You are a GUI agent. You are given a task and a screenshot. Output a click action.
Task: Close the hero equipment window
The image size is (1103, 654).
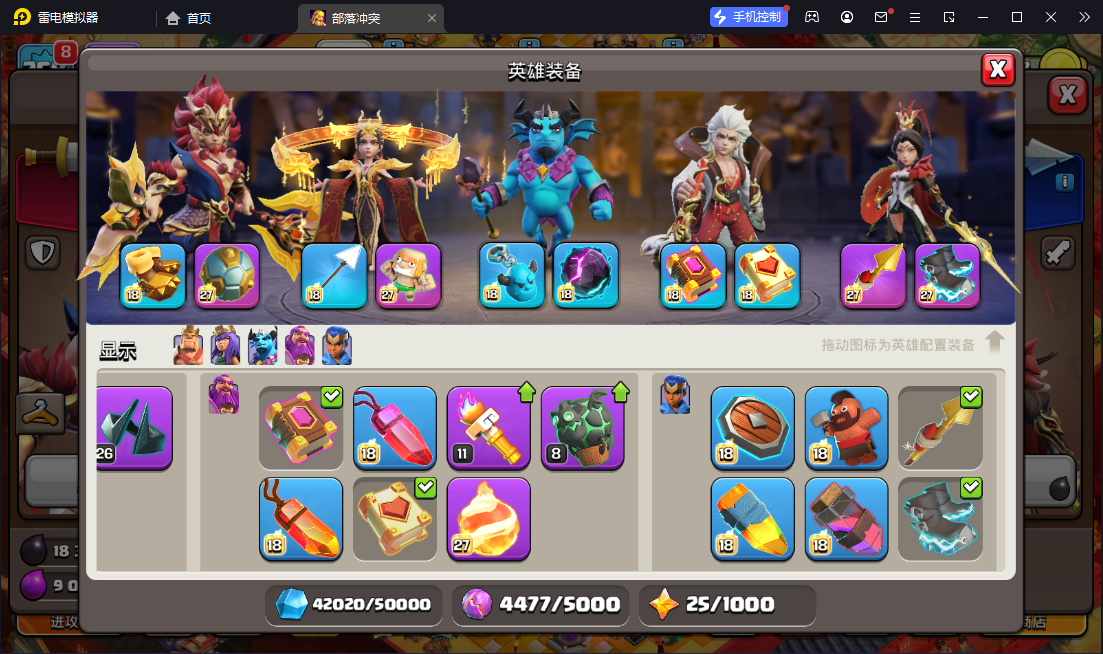pos(997,69)
